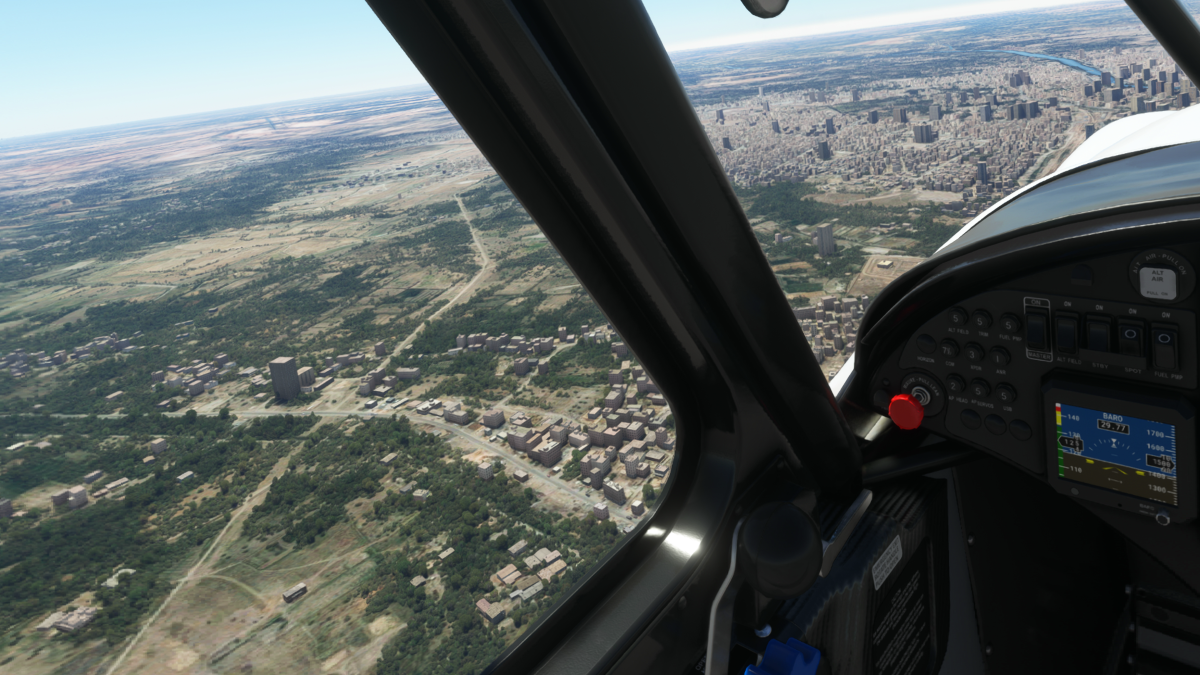
Task: Toggle the ALT FIELD rocker switch
Action: 1068,333
